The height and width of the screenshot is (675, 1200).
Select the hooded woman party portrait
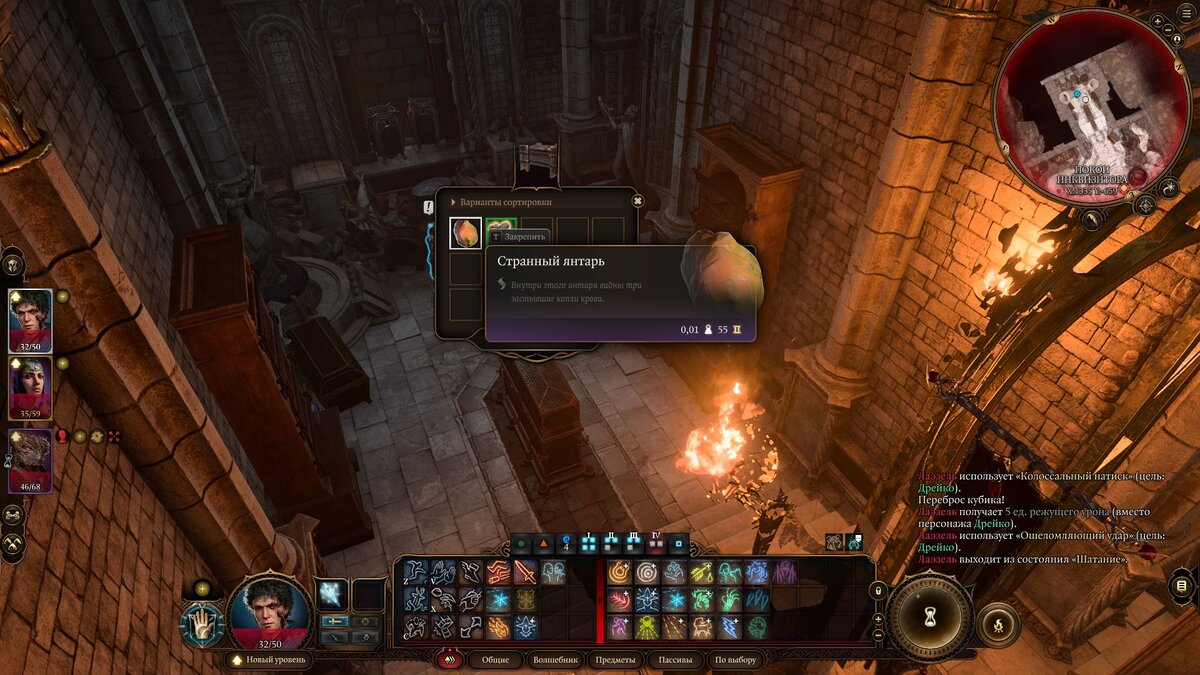[x=31, y=386]
